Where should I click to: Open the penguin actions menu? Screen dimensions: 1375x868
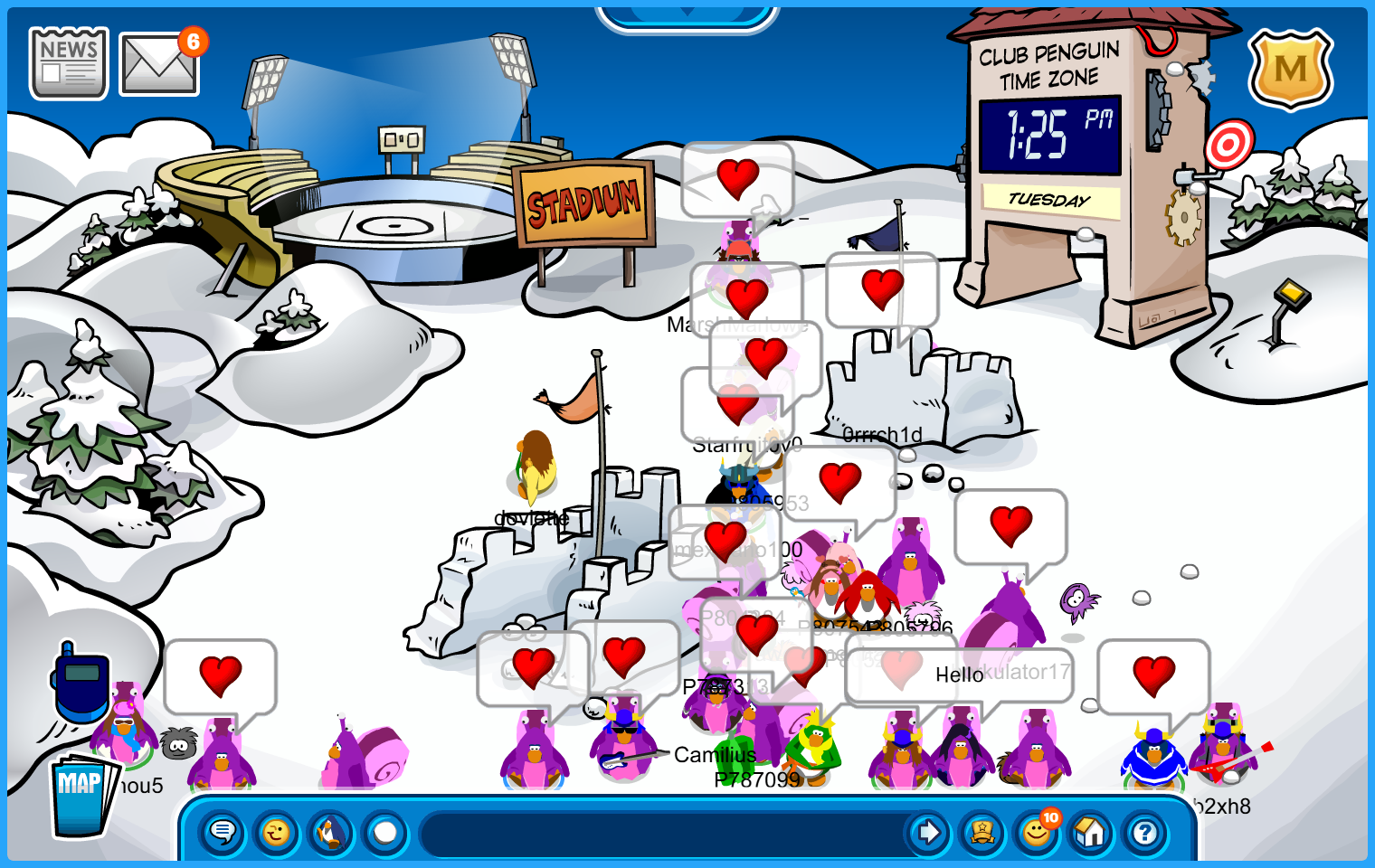tap(331, 832)
